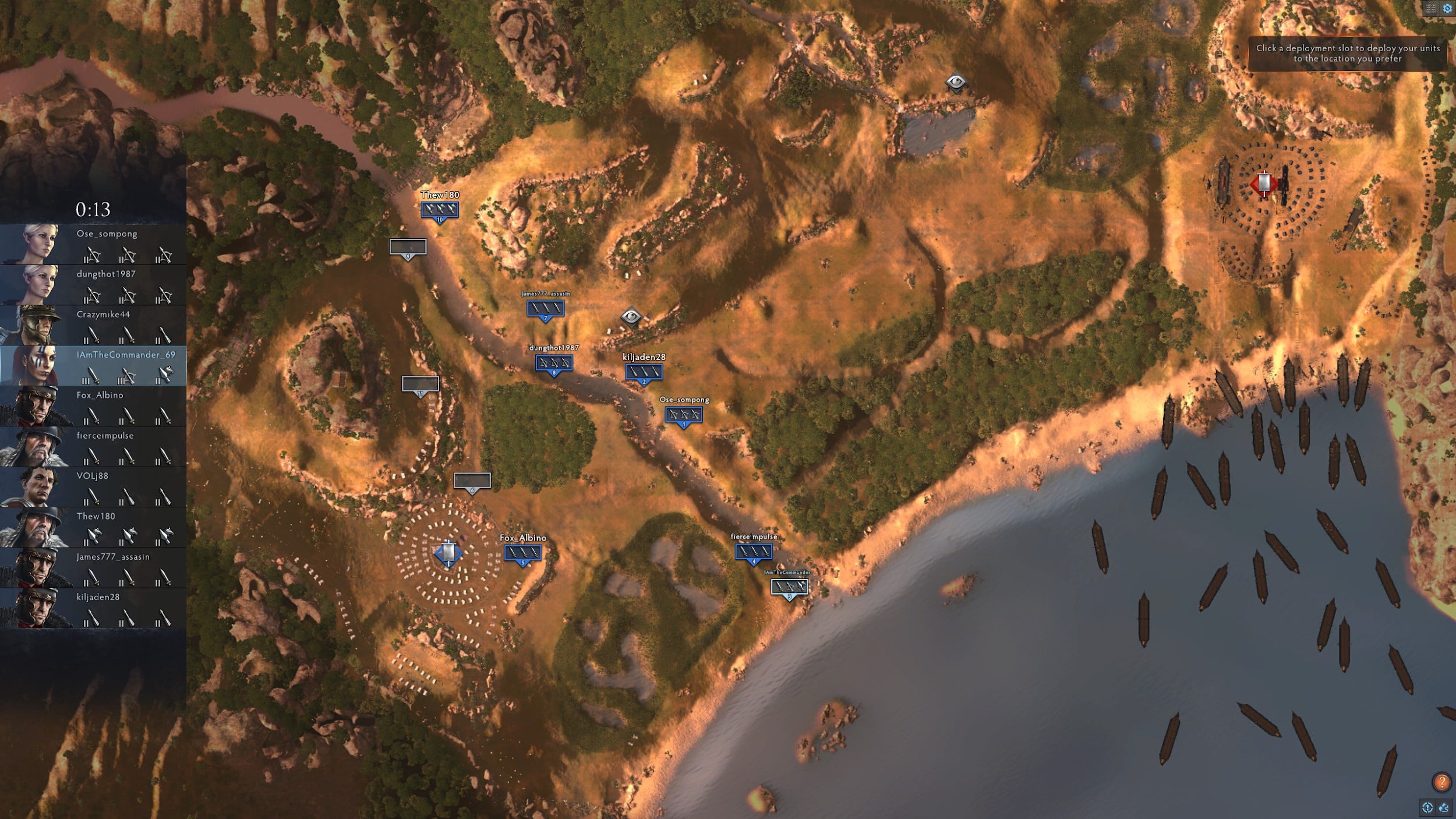1456x819 pixels.
Task: Toggle the eye vision marker near James777_assasin's unit
Action: pyautogui.click(x=632, y=317)
